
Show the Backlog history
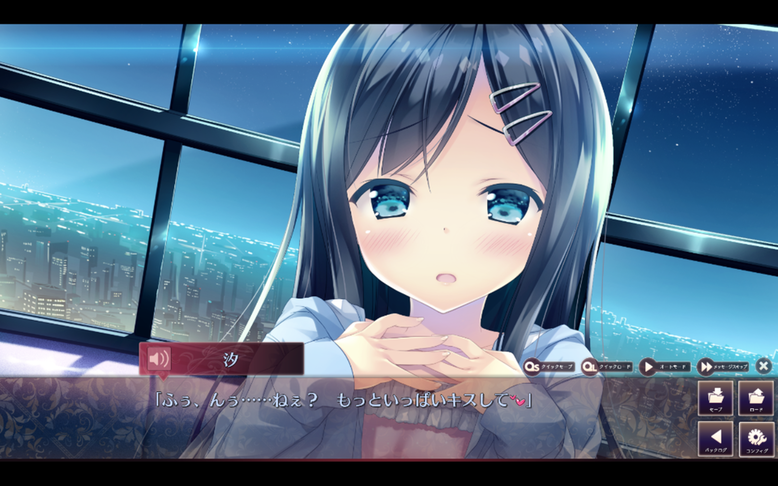(x=715, y=439)
